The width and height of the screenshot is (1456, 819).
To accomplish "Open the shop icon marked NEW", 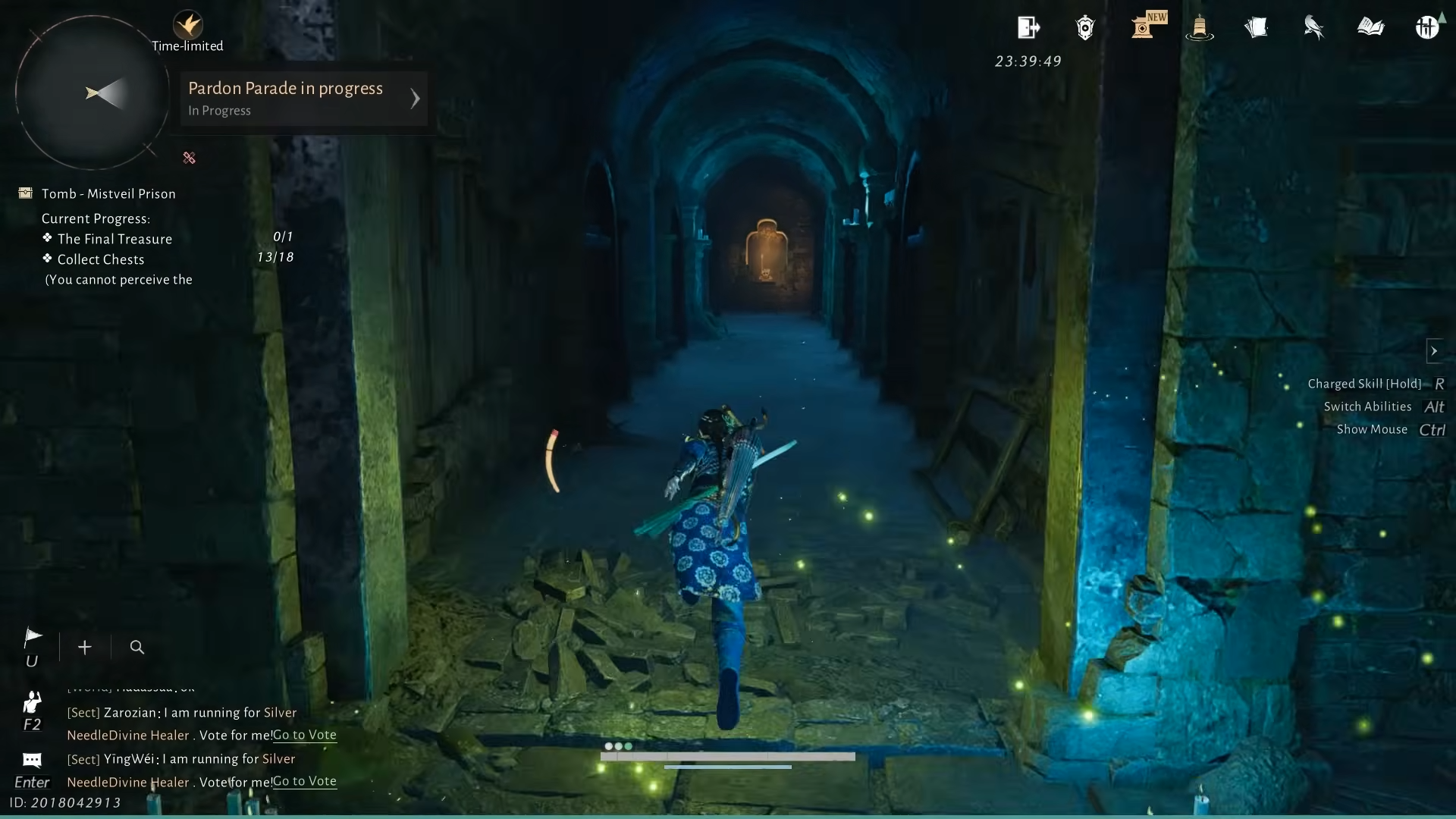I will pyautogui.click(x=1144, y=27).
